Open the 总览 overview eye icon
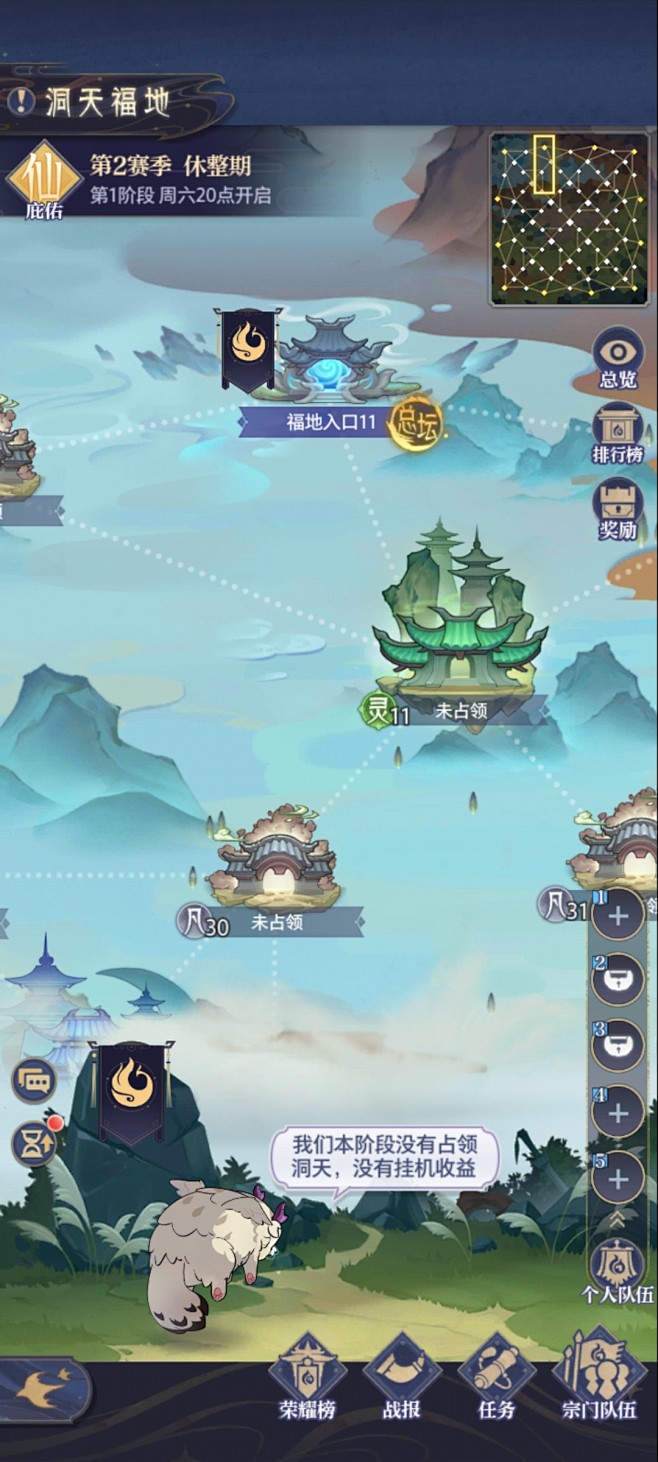Viewport: 658px width, 1462px height. [618, 358]
